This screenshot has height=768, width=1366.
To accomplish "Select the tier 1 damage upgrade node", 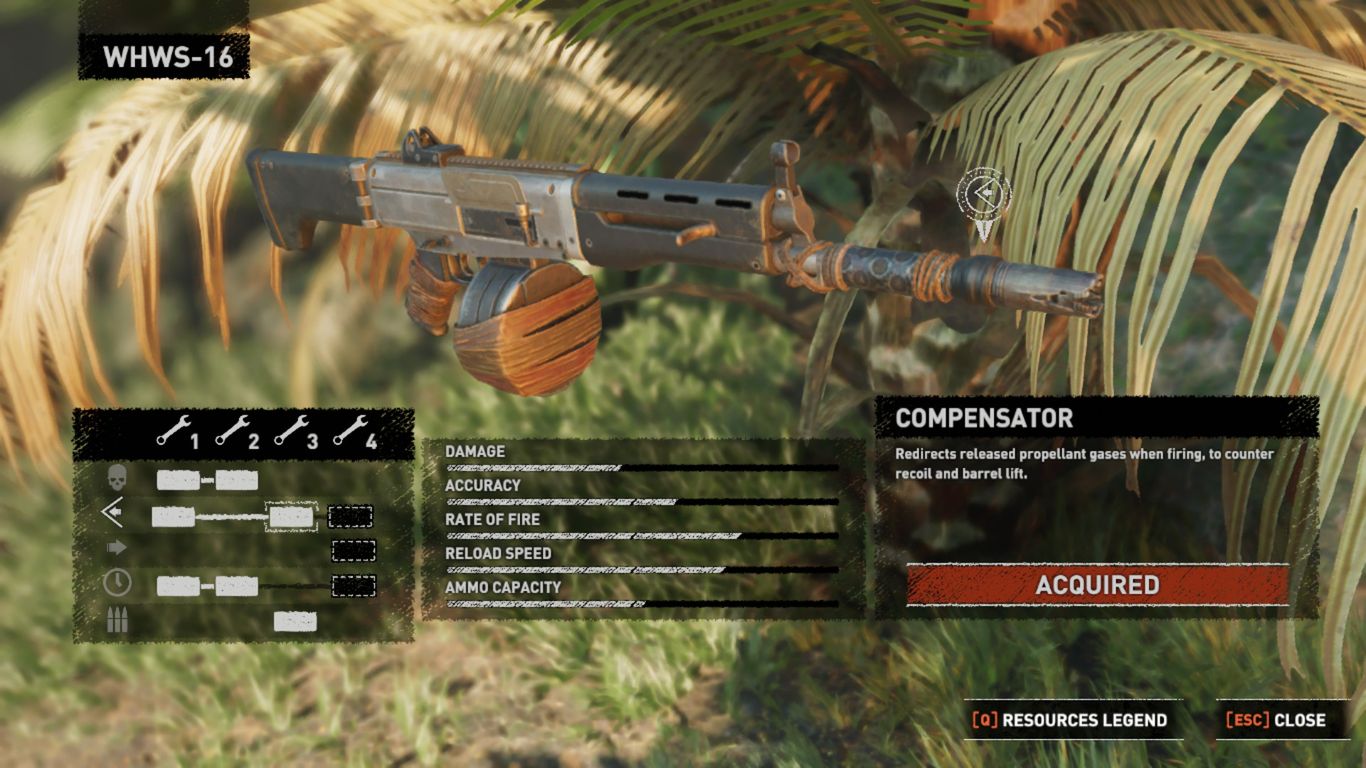I will 178,481.
